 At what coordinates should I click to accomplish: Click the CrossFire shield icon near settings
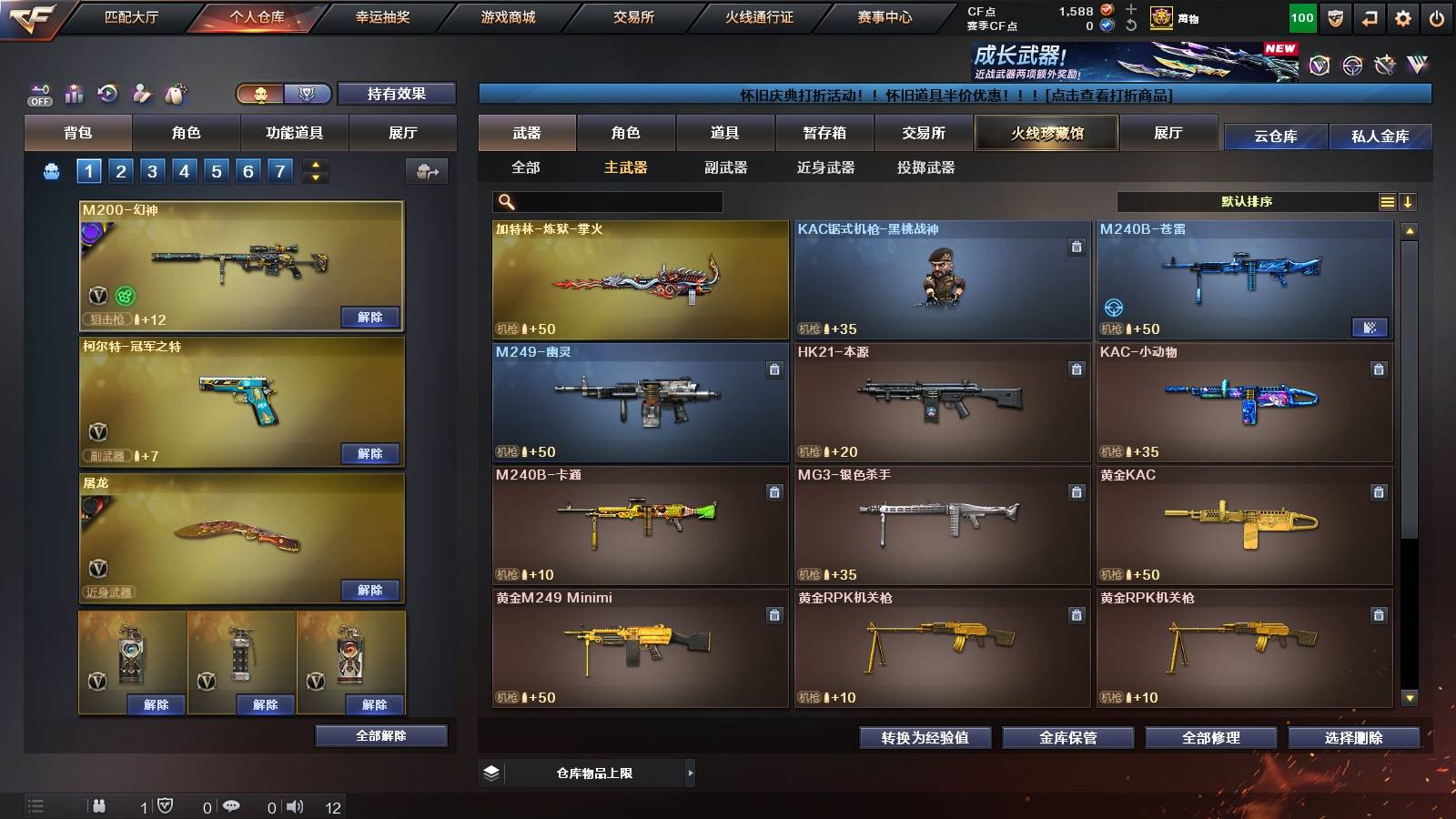coord(1335,15)
